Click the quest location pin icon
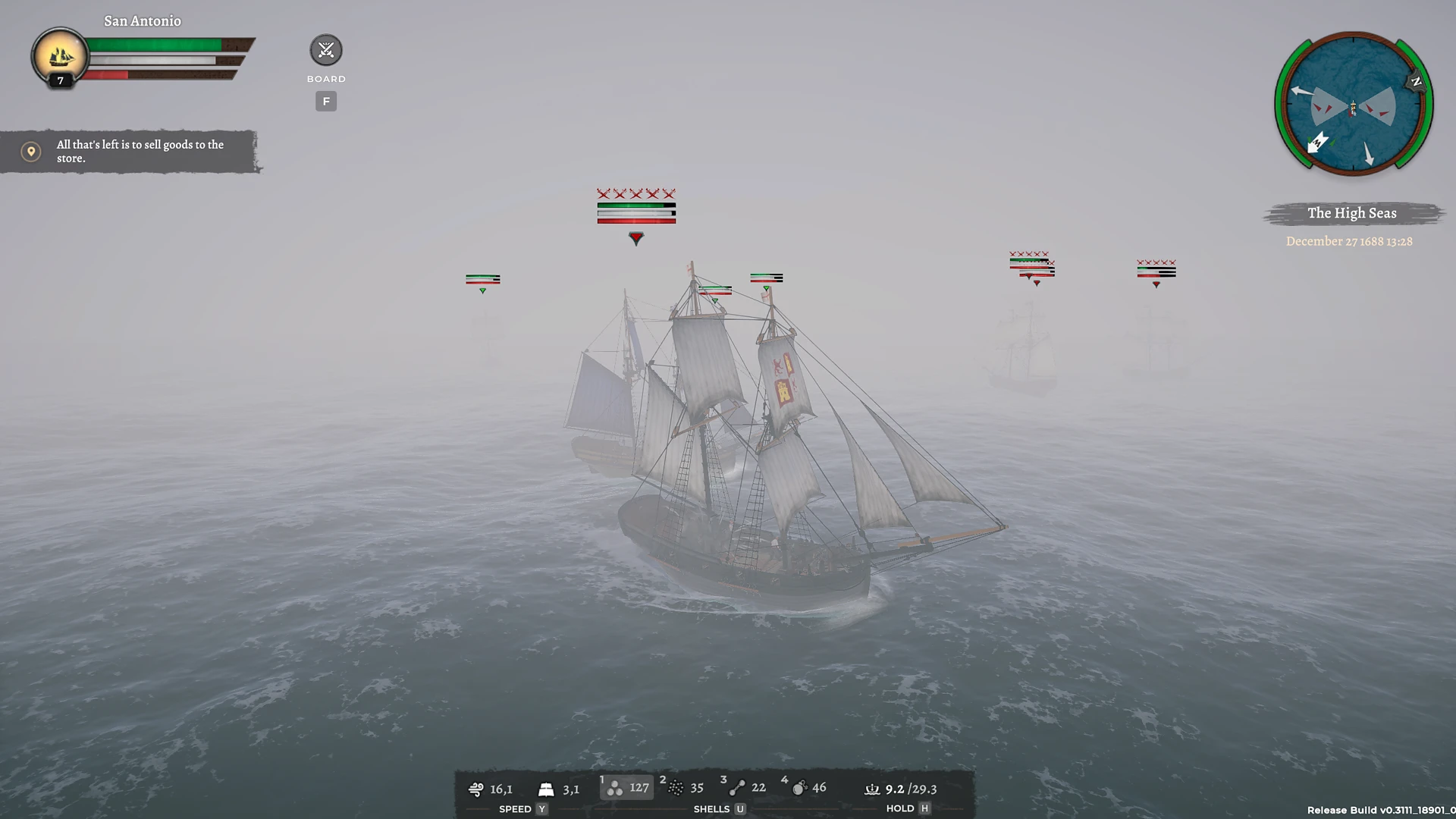Image resolution: width=1456 pixels, height=819 pixels. 30,151
